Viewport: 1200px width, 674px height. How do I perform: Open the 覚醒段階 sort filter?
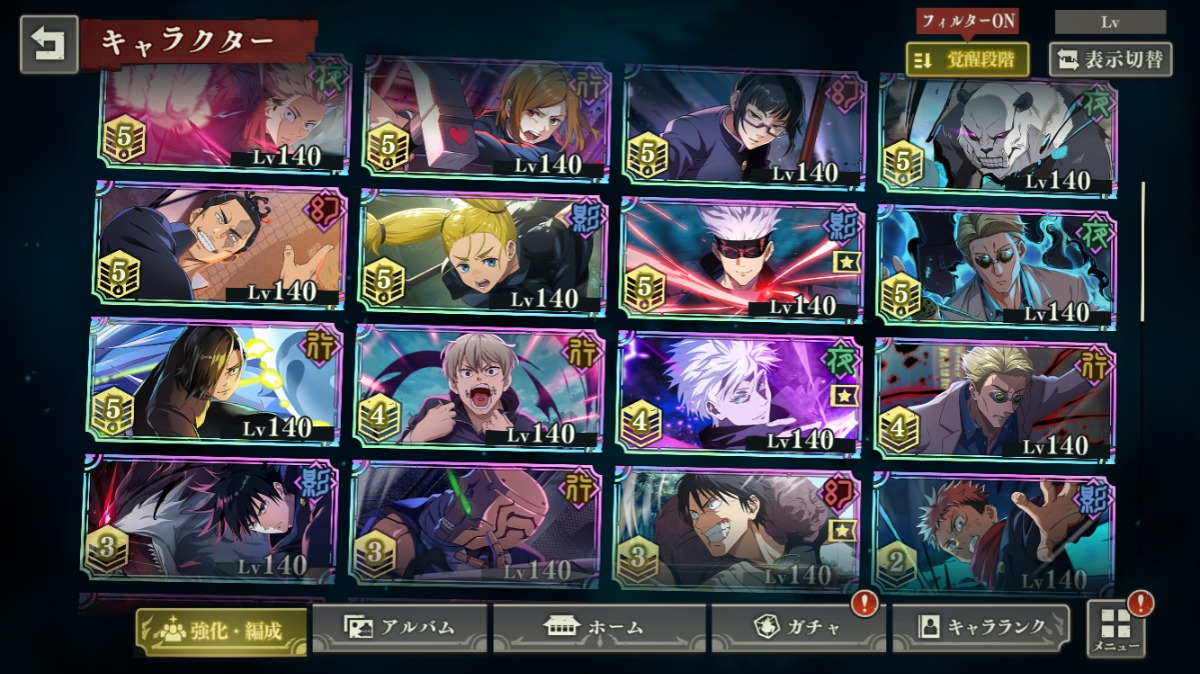(x=967, y=59)
